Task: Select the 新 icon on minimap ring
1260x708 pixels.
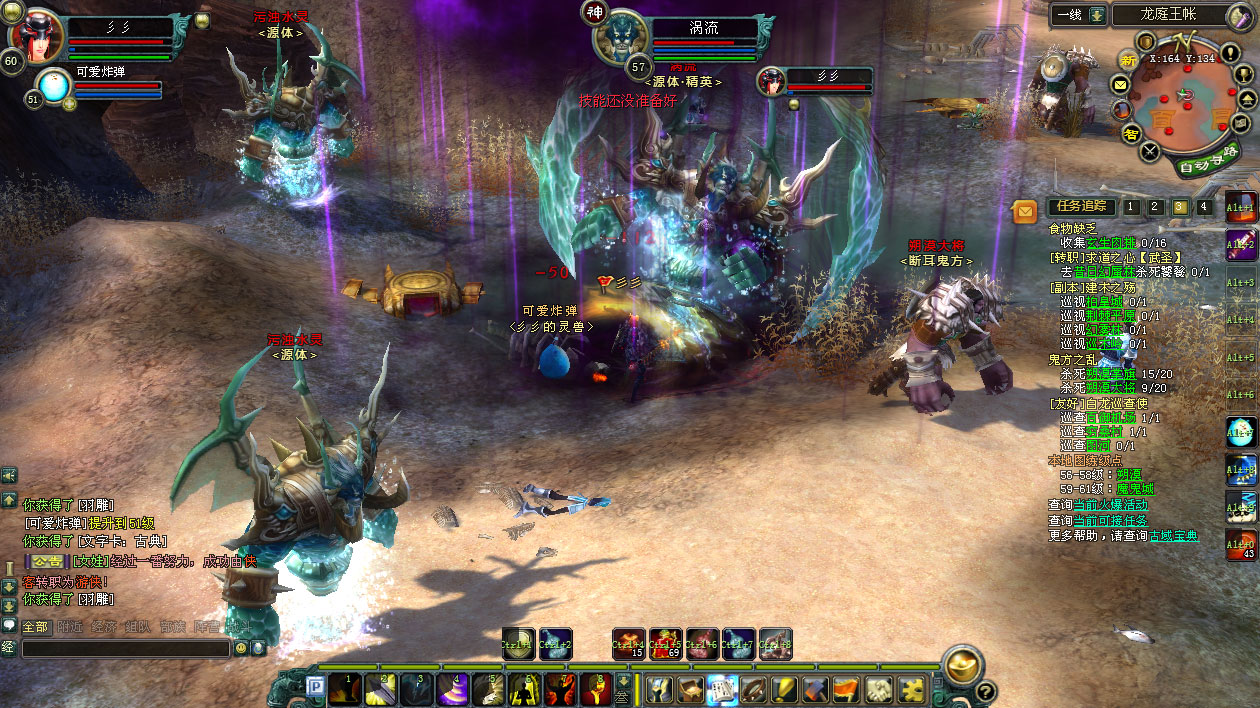Action: tap(1129, 60)
